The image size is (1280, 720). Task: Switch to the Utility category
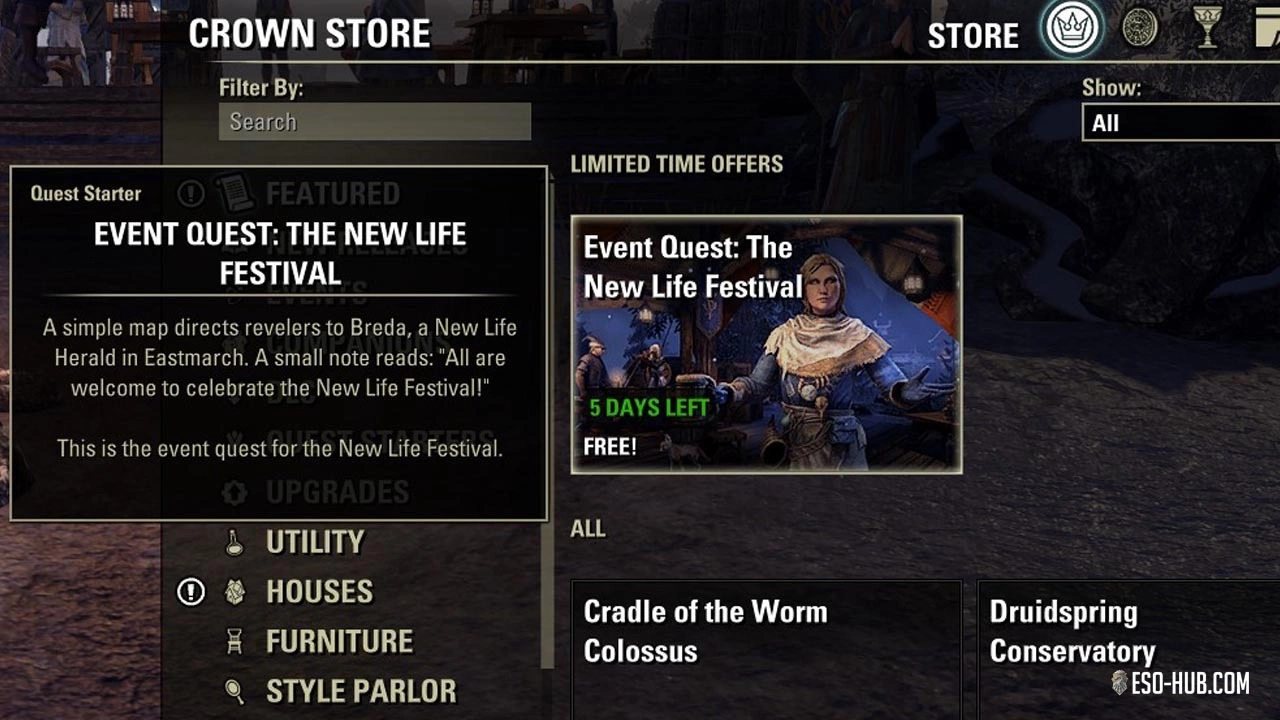click(x=314, y=542)
